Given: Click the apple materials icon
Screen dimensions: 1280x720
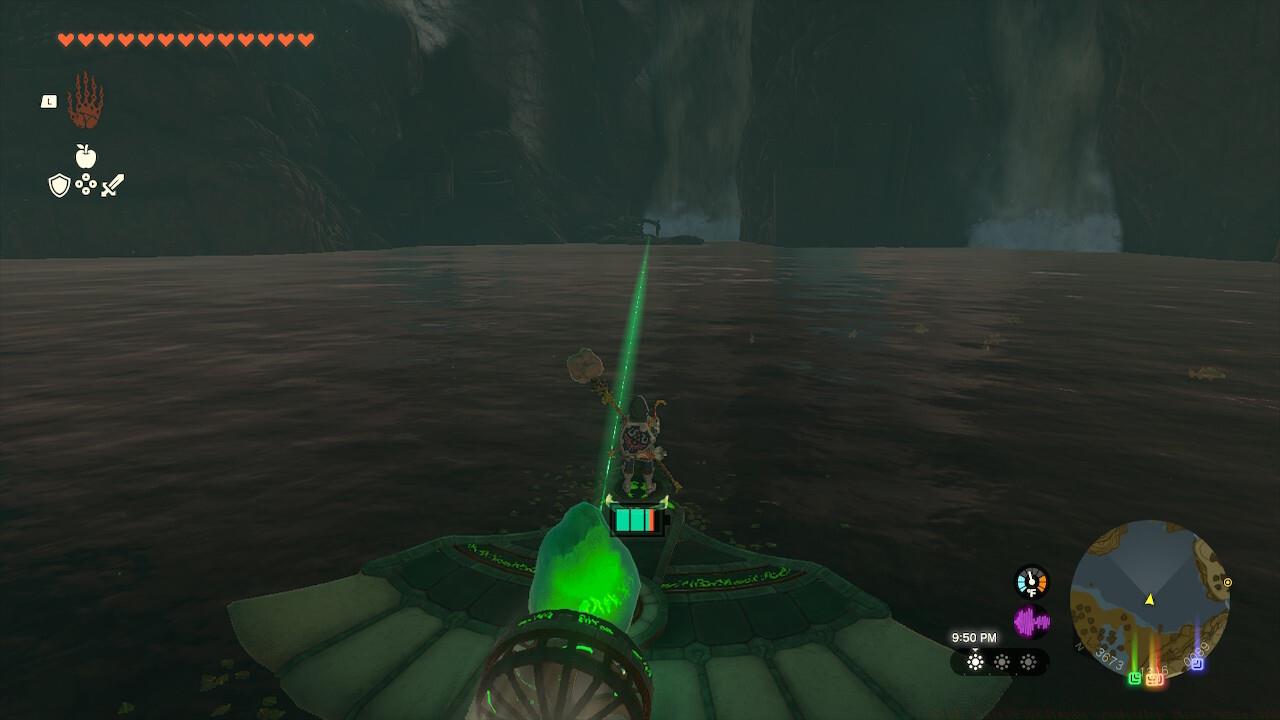Looking at the screenshot, I should click(88, 155).
